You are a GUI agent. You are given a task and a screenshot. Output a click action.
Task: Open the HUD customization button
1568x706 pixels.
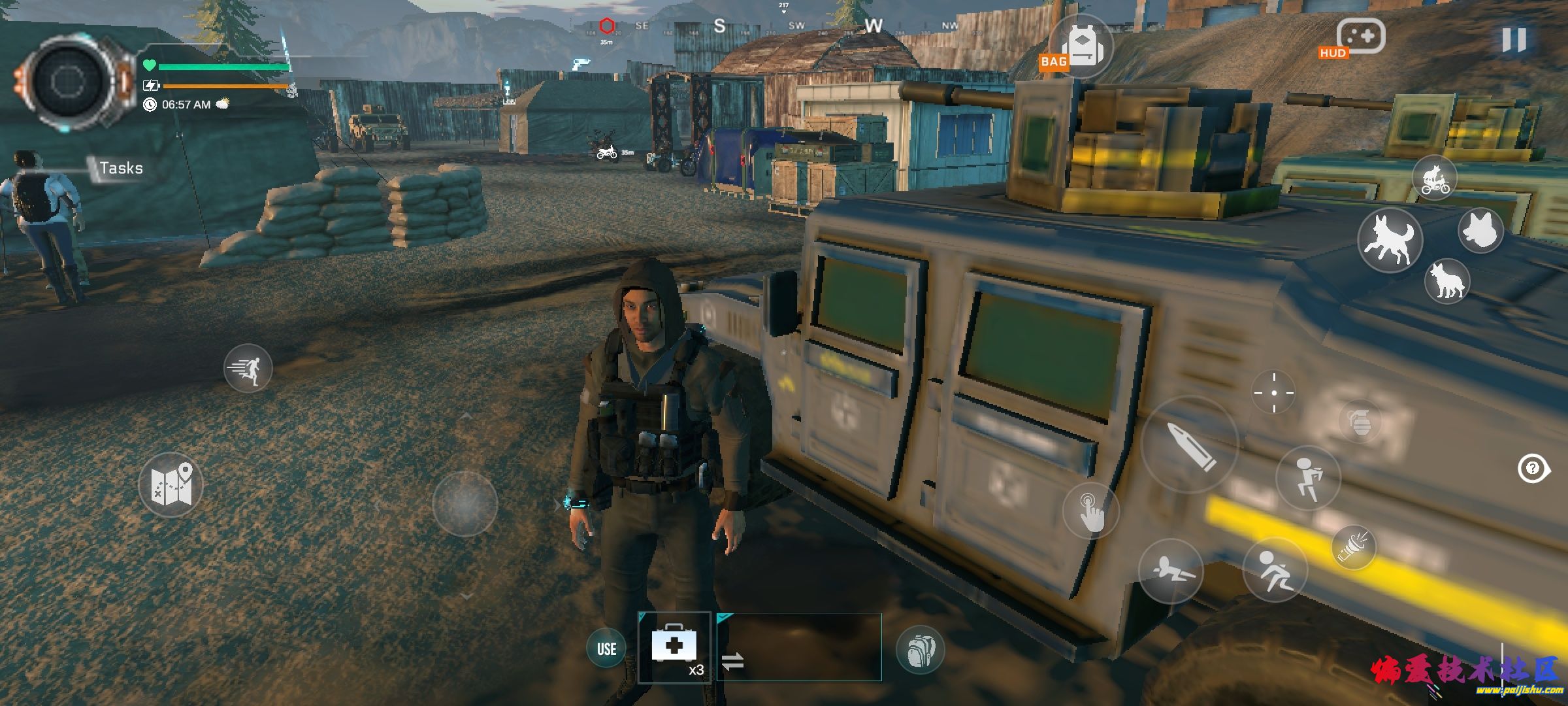pos(1359,38)
